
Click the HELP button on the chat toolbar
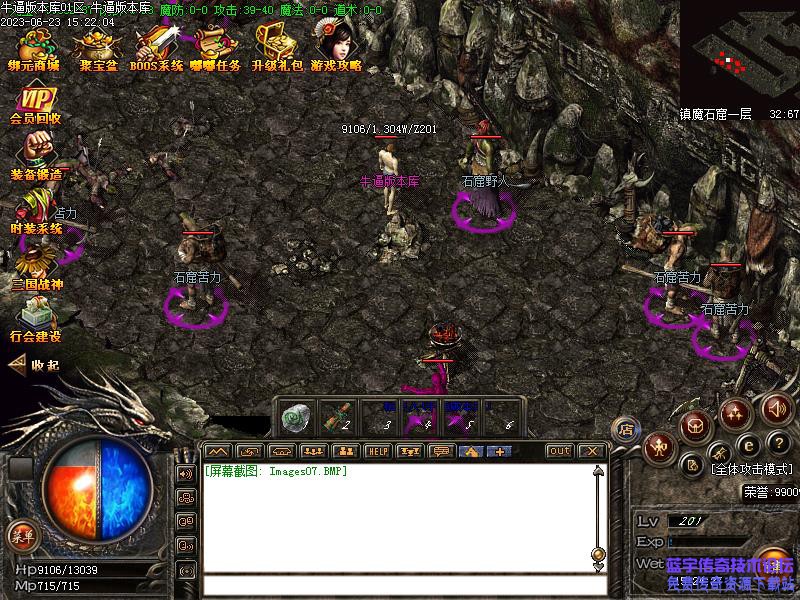tap(377, 451)
